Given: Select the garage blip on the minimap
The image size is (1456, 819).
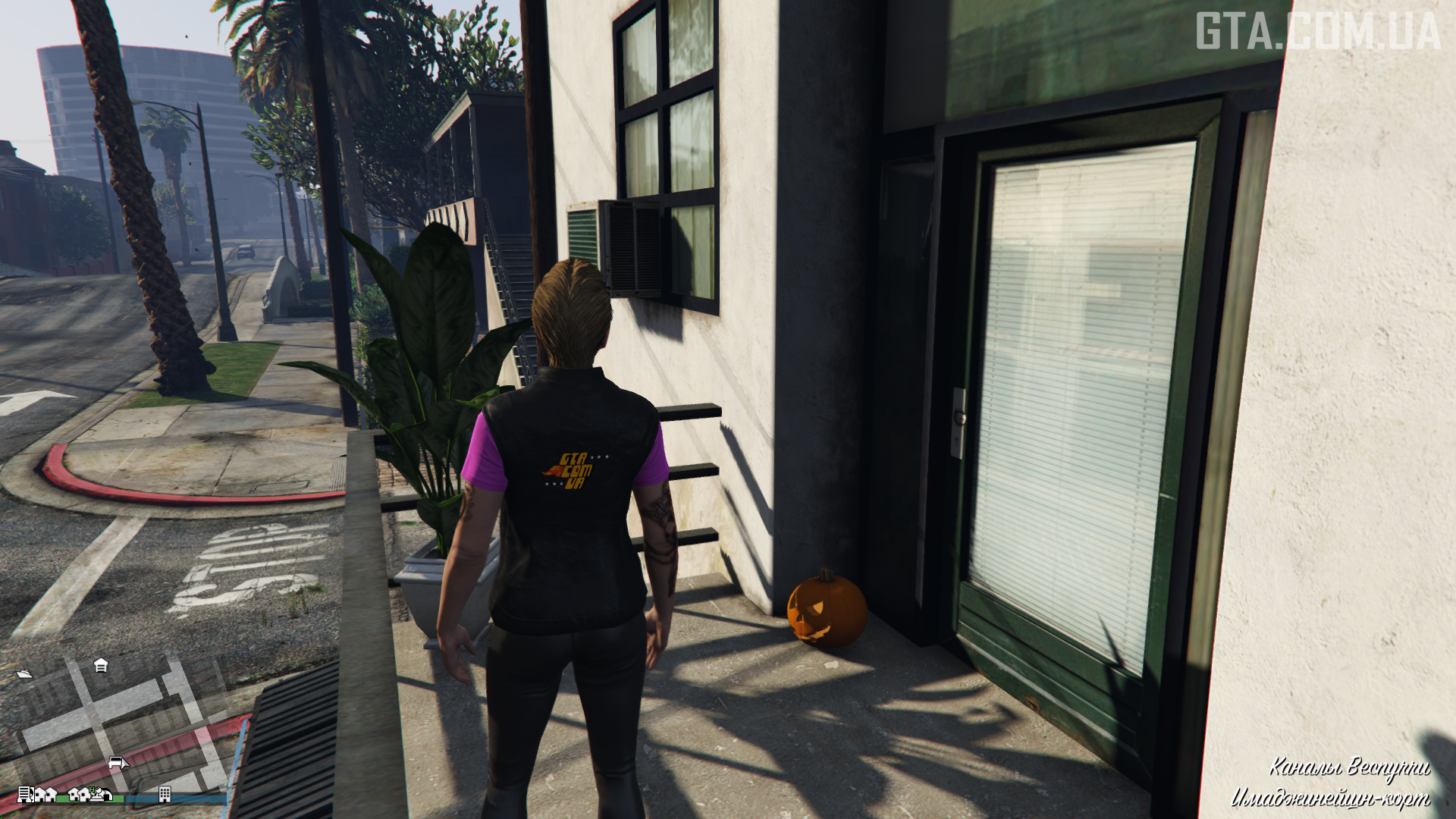Looking at the screenshot, I should [x=101, y=665].
